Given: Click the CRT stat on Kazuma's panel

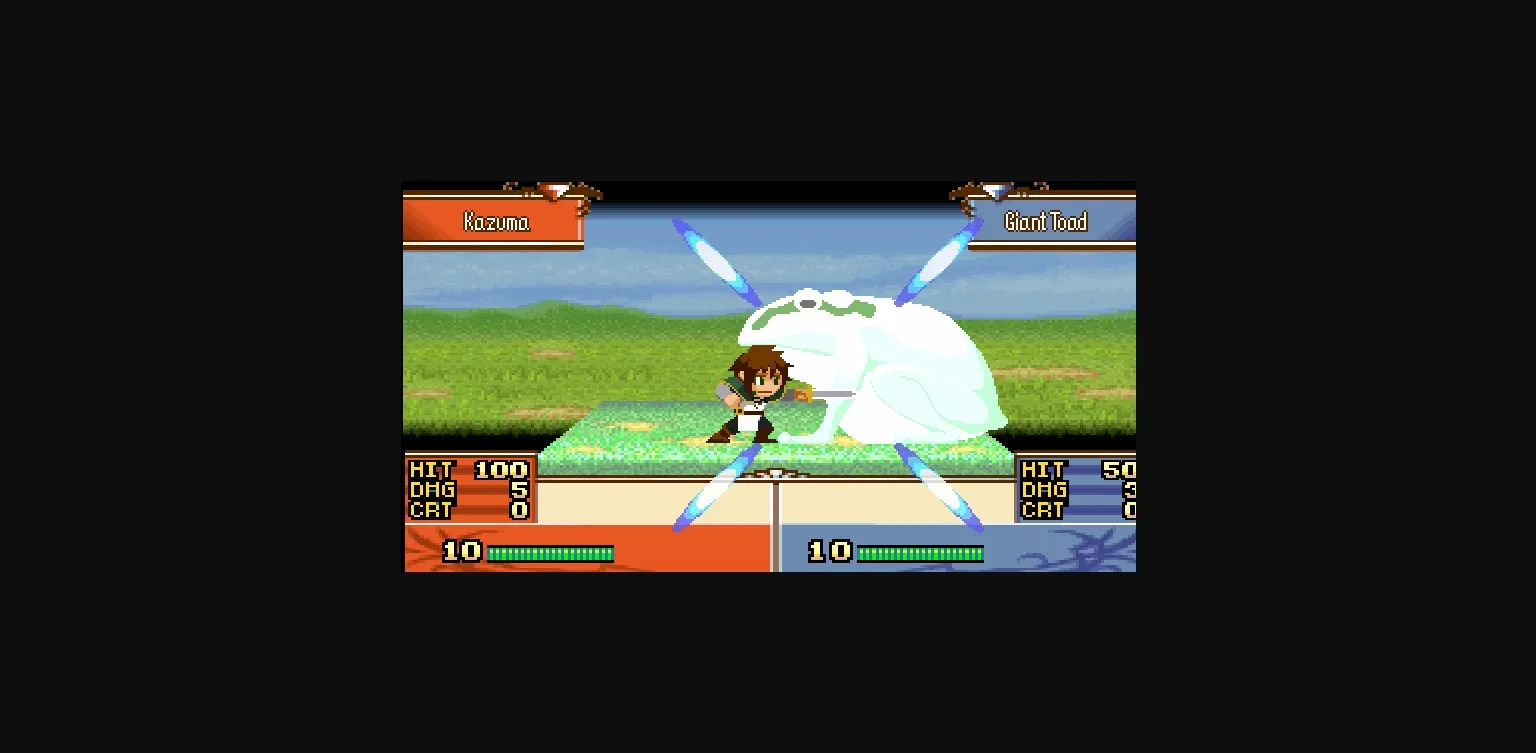Looking at the screenshot, I should (430, 511).
